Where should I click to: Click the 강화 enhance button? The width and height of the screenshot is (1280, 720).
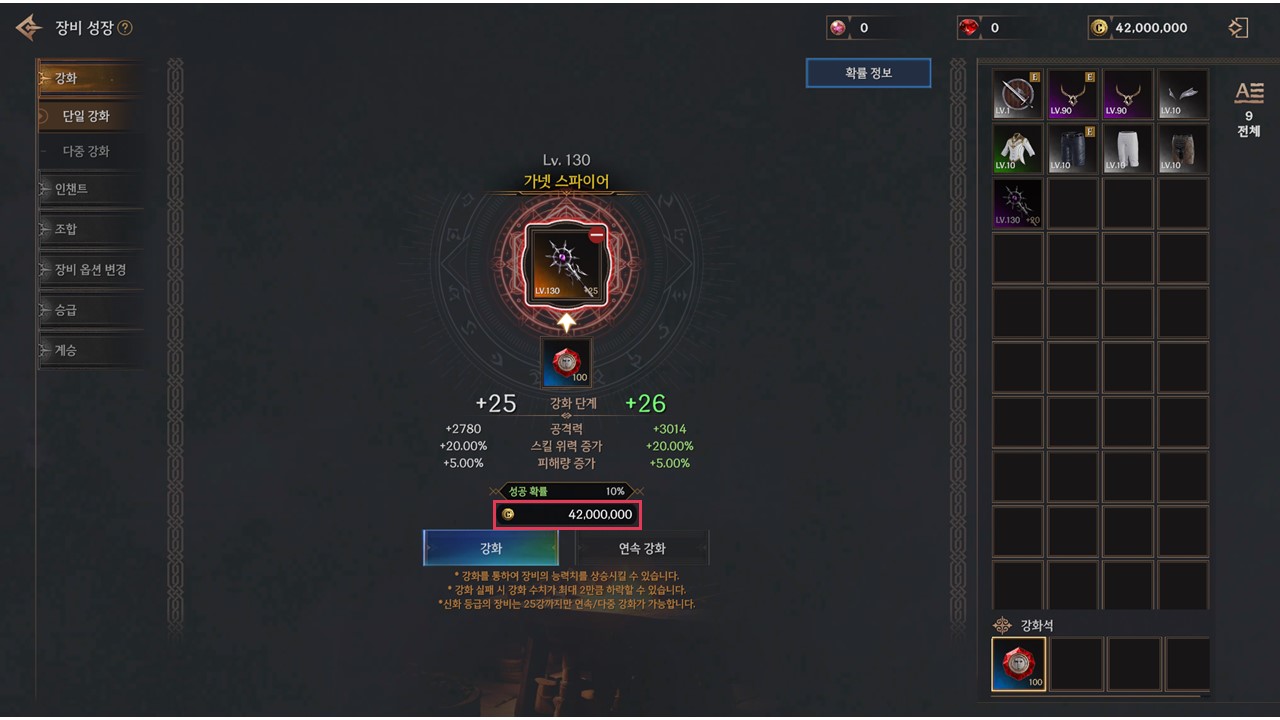[x=490, y=548]
